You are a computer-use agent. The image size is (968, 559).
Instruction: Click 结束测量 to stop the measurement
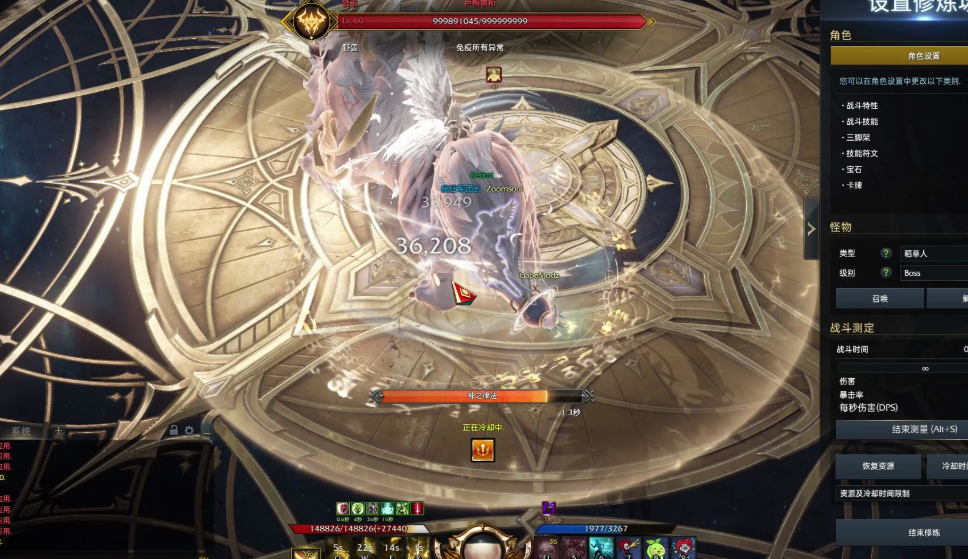pyautogui.click(x=902, y=429)
